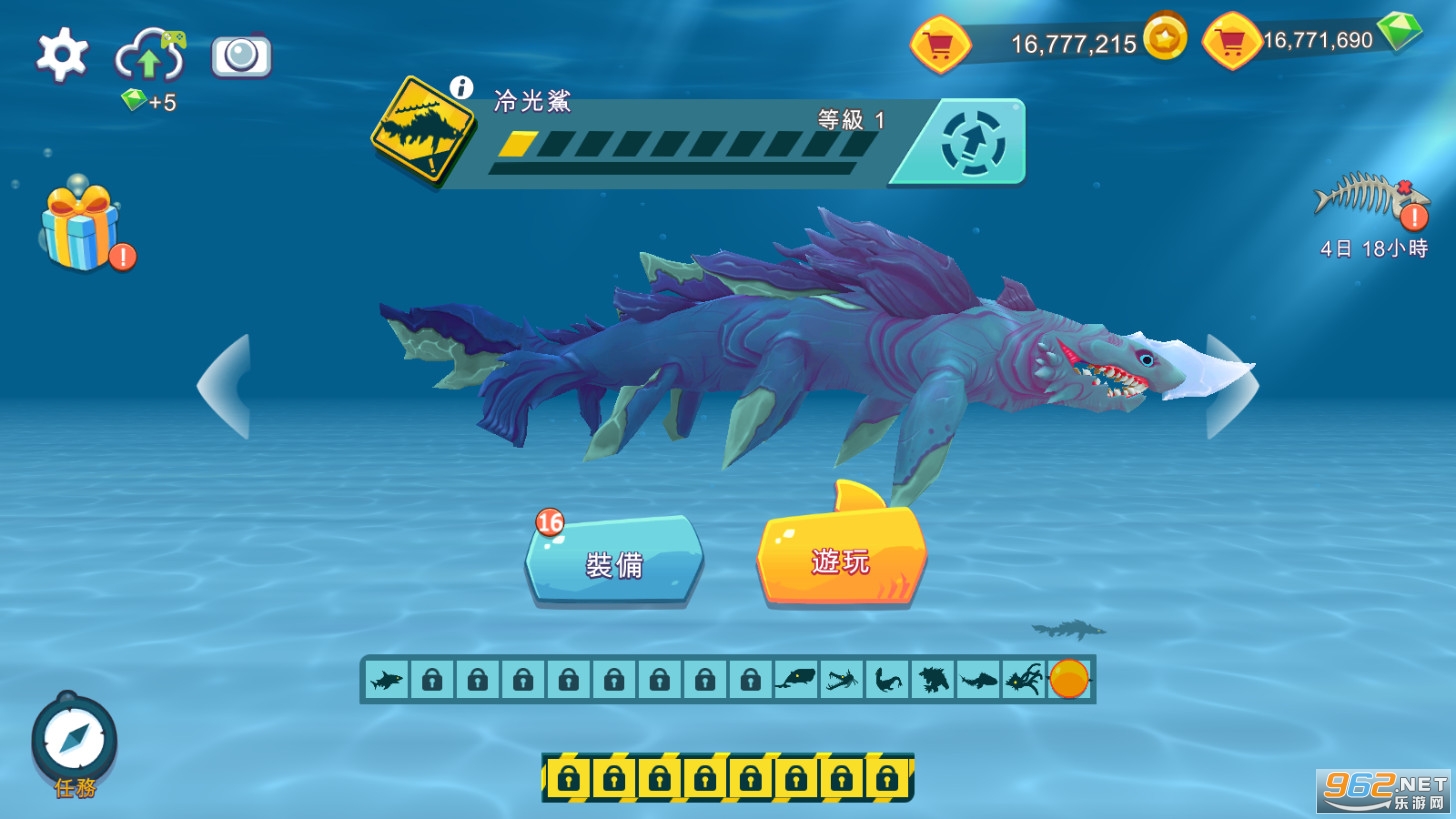Open the fish skeleton timed event
1456x819 pixels.
click(1367, 197)
